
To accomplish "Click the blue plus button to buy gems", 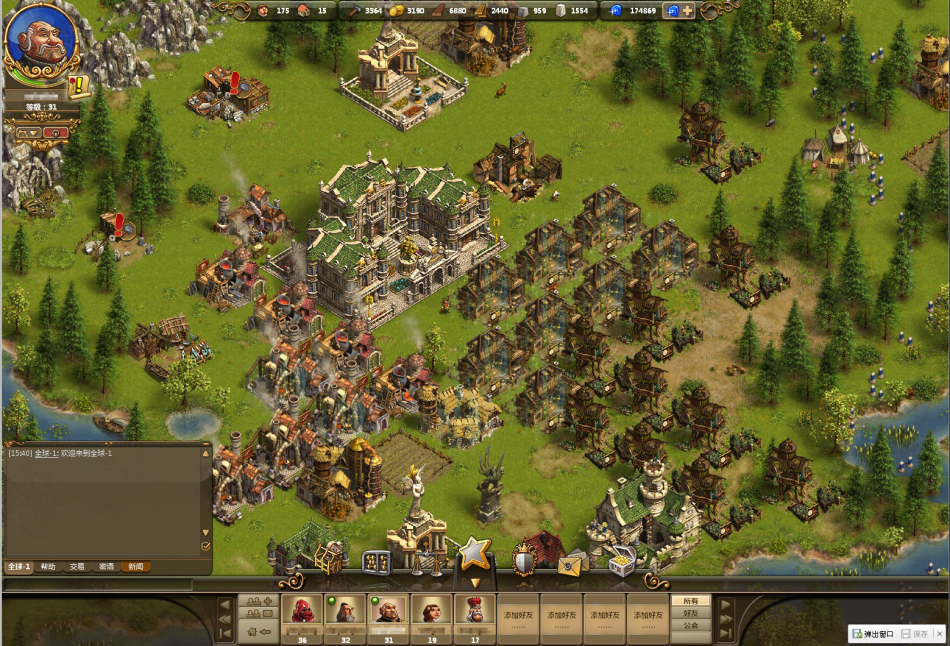I will (x=687, y=11).
